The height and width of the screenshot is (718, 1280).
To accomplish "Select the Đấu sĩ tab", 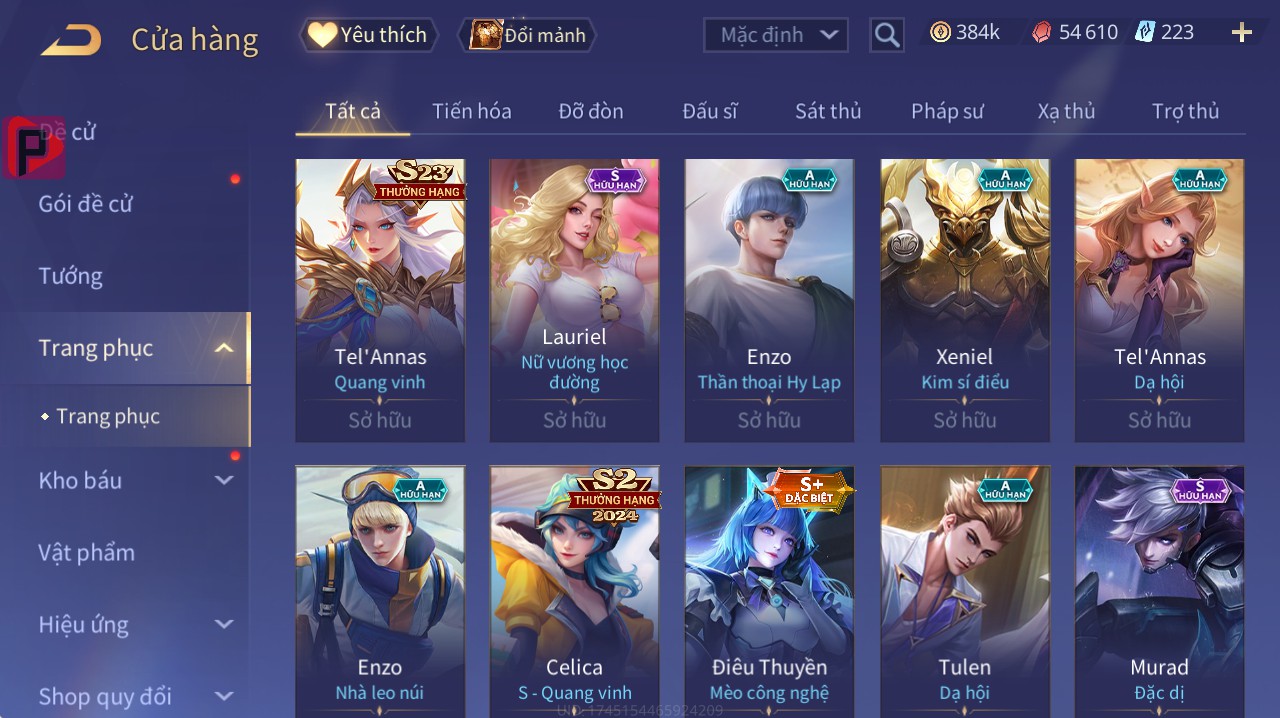I will [709, 111].
